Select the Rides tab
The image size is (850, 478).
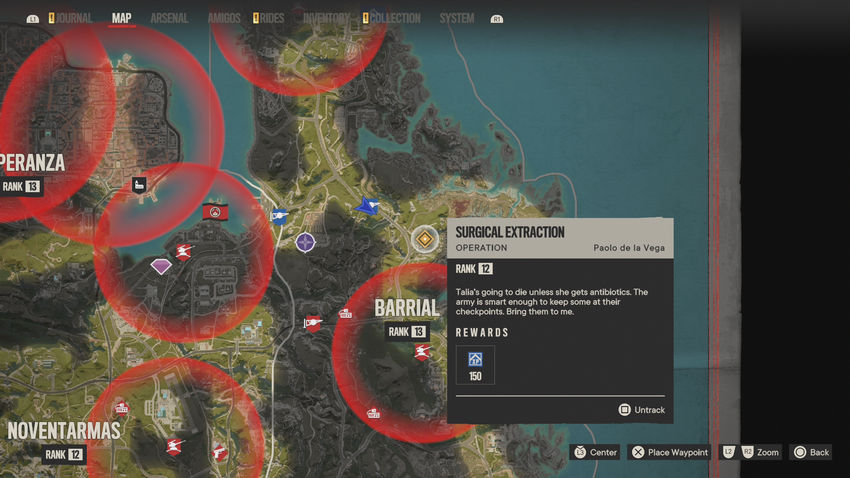(x=271, y=18)
